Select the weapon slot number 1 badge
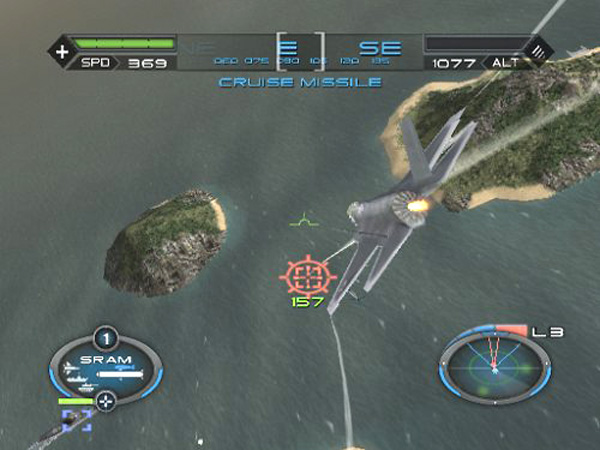This screenshot has width=600, height=450. (x=105, y=338)
